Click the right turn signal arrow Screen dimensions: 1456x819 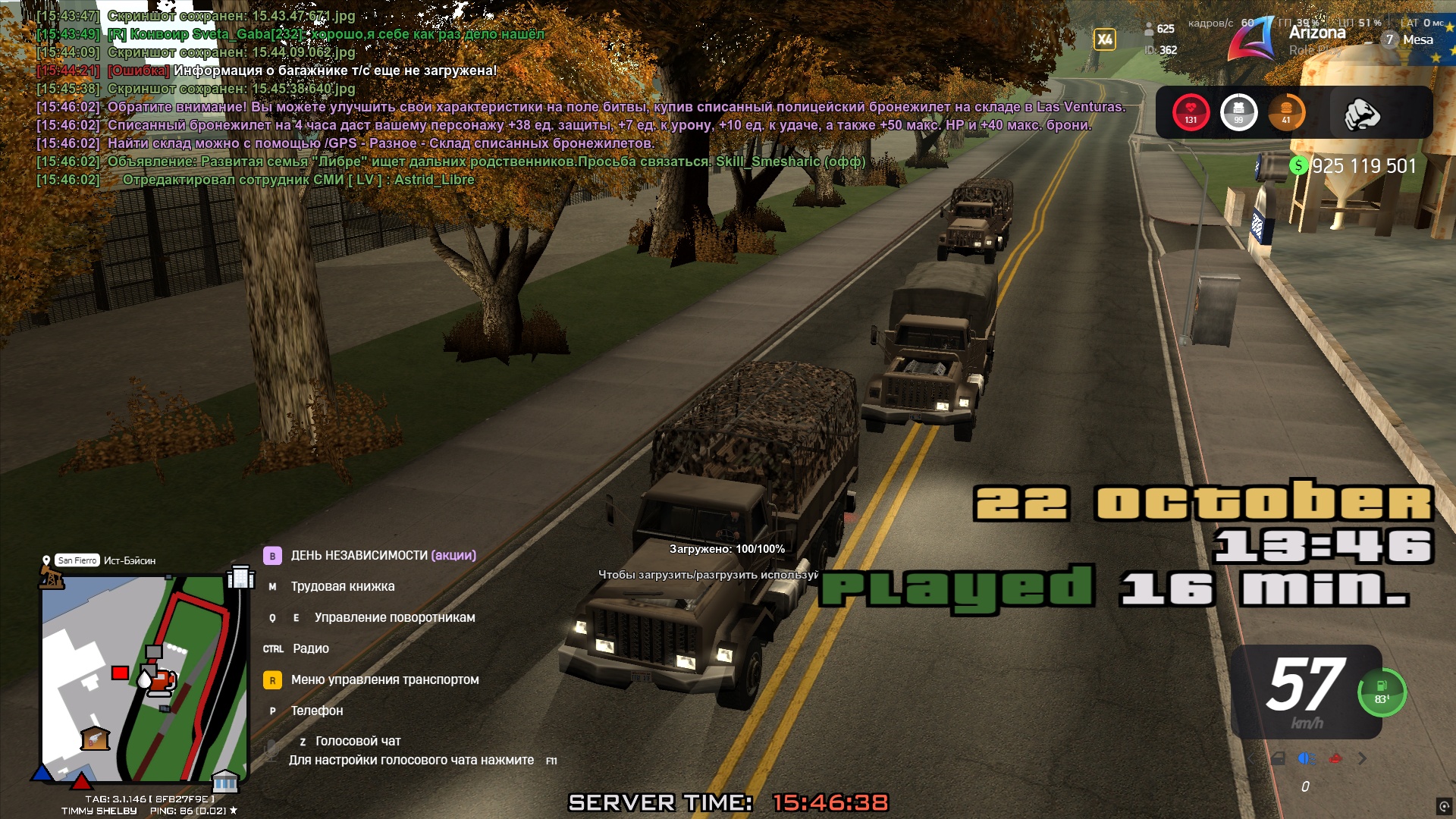(x=1363, y=758)
